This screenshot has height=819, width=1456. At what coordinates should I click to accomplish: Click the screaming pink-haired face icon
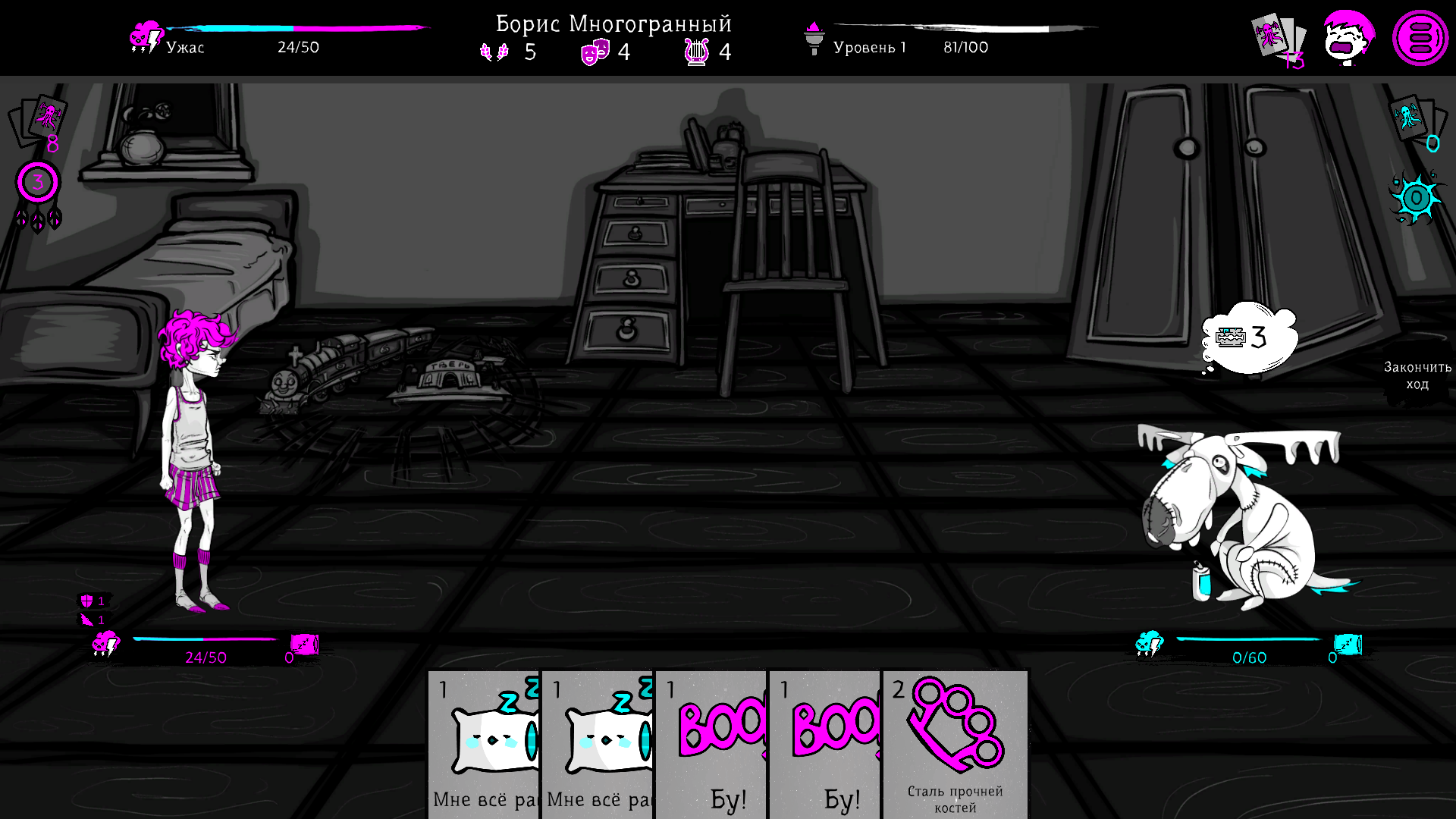pyautogui.click(x=1348, y=38)
